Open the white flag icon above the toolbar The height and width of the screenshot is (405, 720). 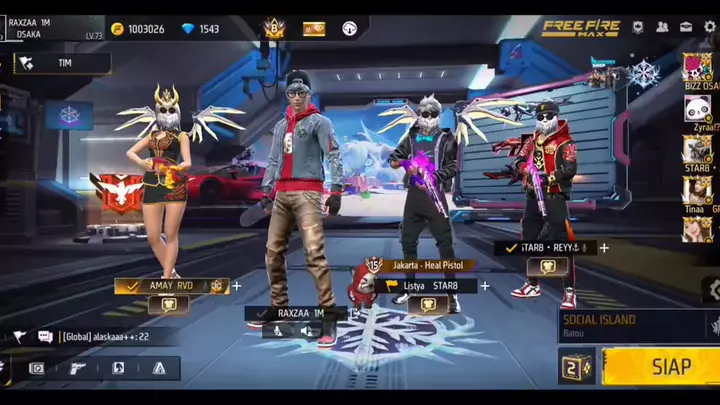coord(19,337)
